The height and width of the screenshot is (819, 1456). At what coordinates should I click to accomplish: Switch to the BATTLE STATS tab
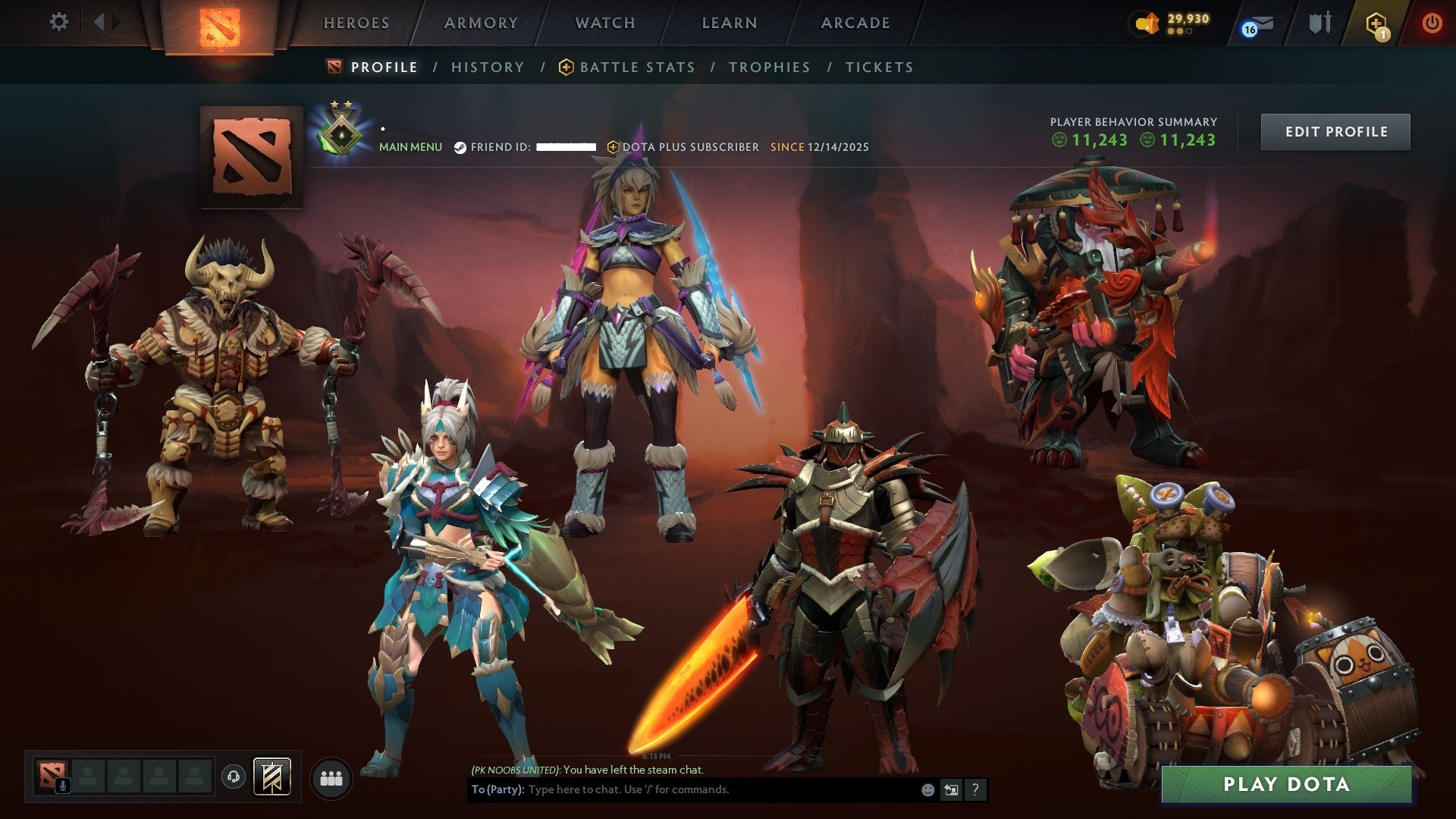(635, 67)
